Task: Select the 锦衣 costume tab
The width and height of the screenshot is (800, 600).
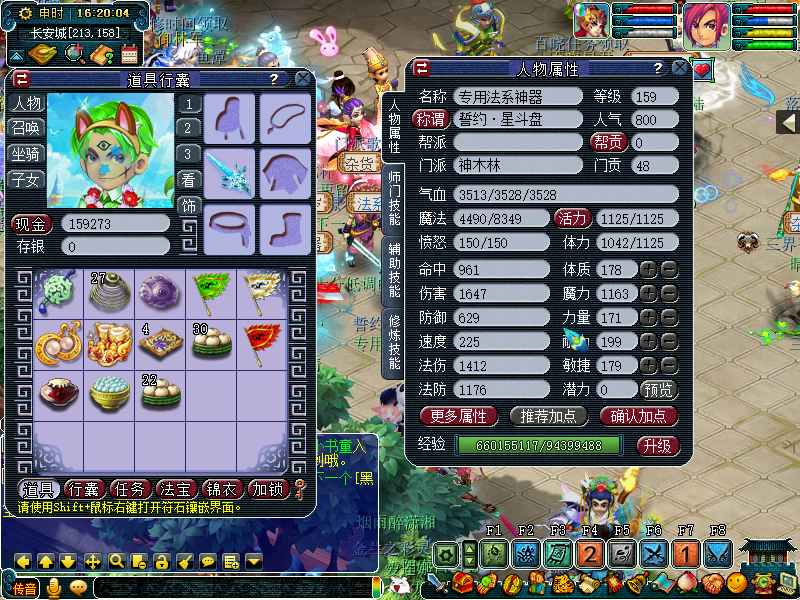Action: 222,489
